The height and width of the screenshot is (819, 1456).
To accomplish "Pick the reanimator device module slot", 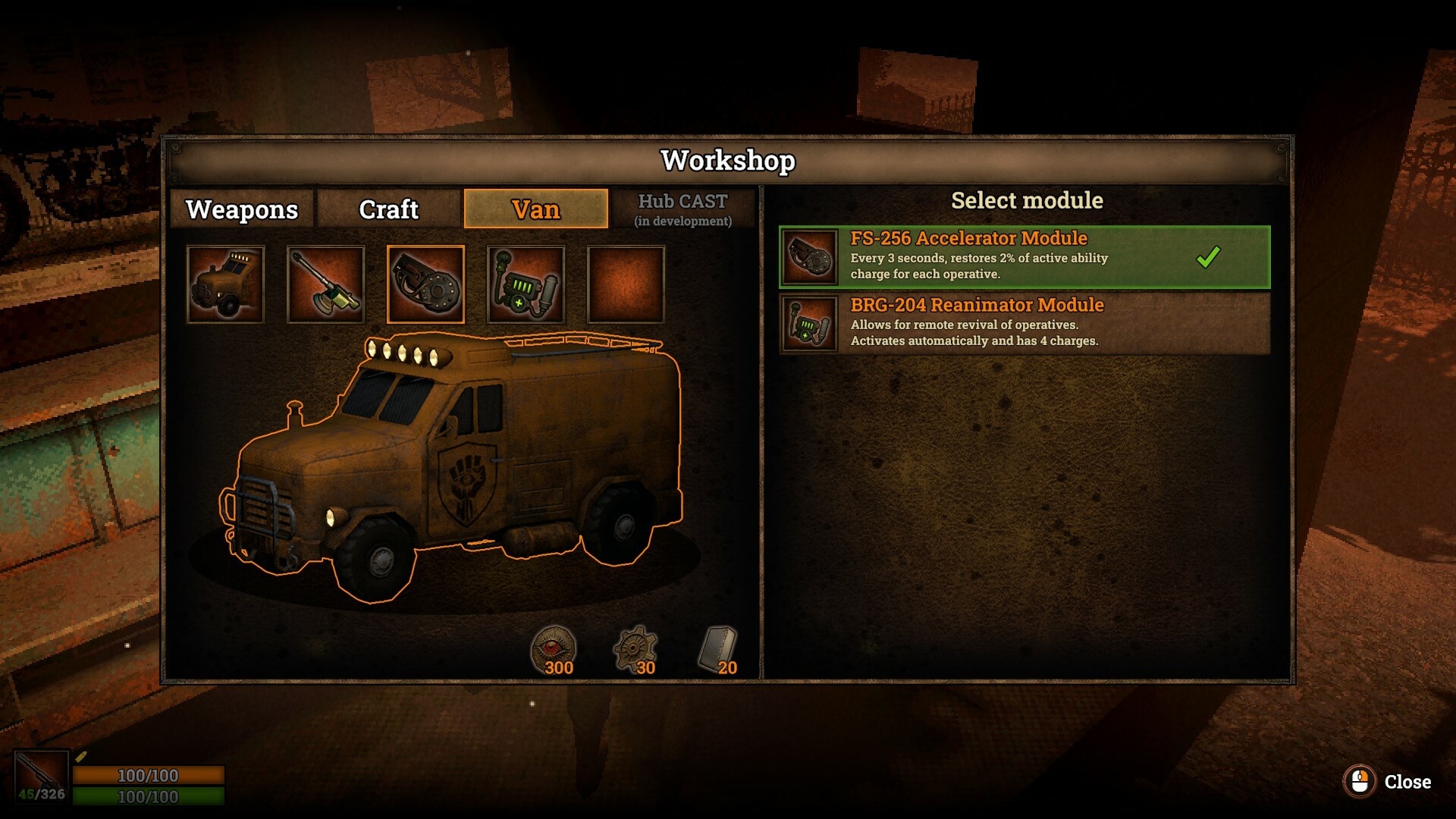I will [526, 284].
